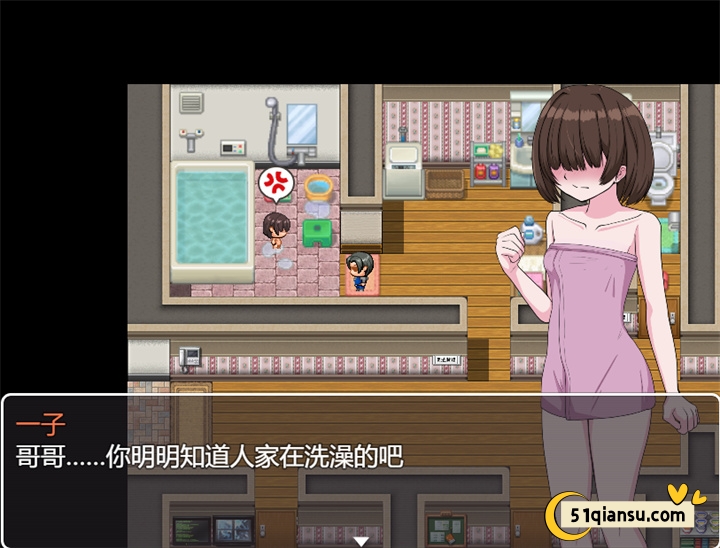The width and height of the screenshot is (720, 548).
Task: Click the dialogue message box text
Action: click(210, 457)
